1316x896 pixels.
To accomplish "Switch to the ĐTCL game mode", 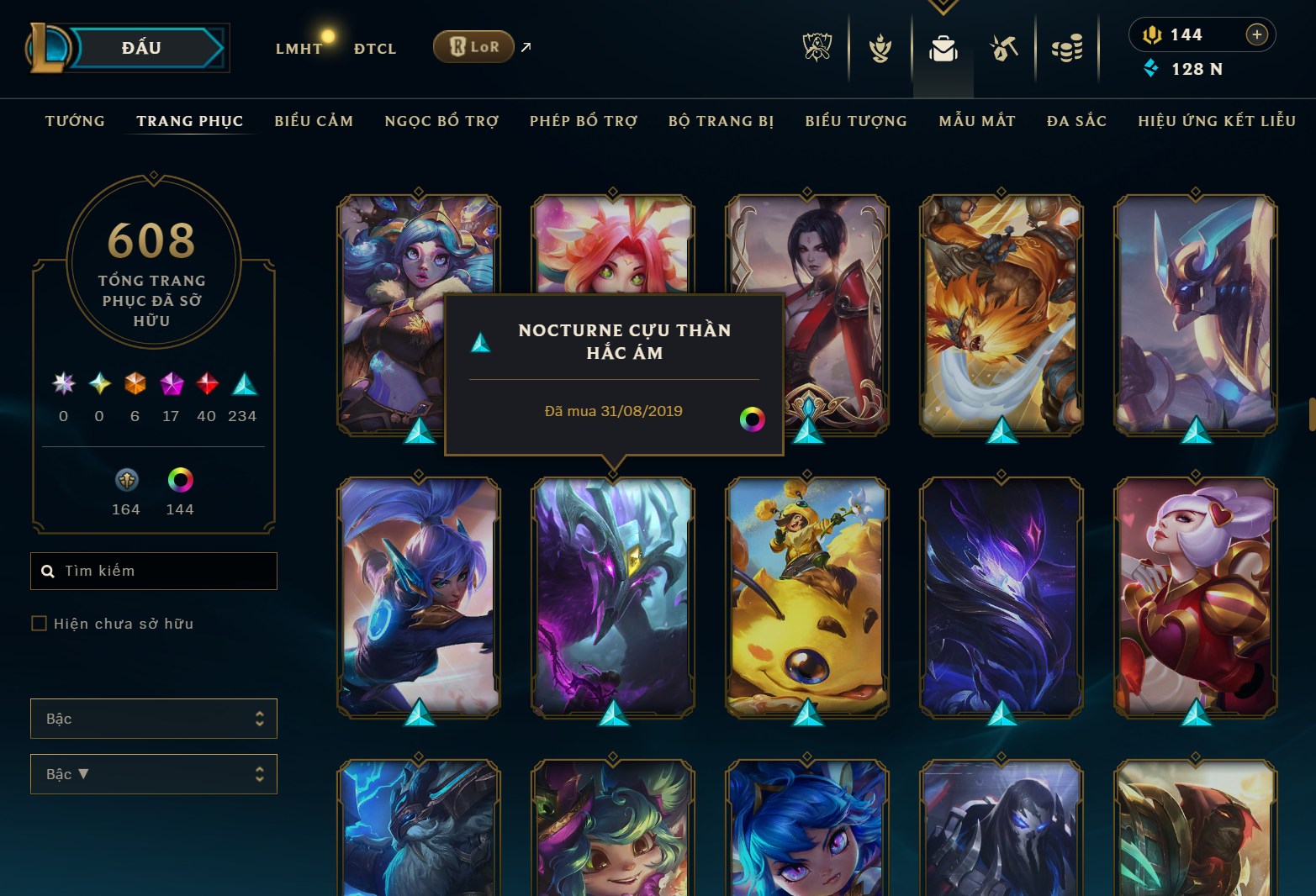I will [x=375, y=49].
